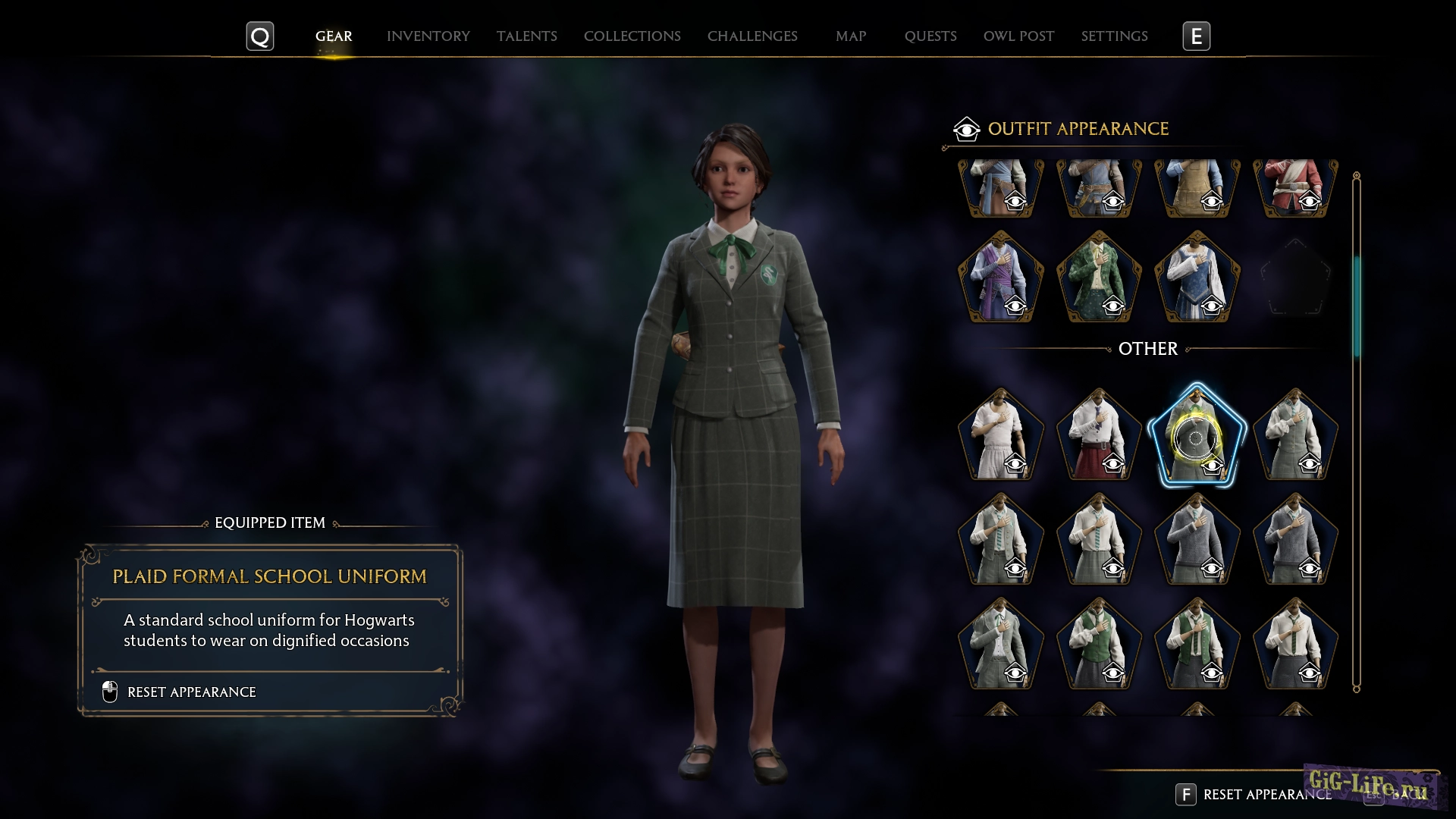This screenshot has height=819, width=1456.
Task: Click Reset Appearance in the equipped item panel
Action: [191, 692]
